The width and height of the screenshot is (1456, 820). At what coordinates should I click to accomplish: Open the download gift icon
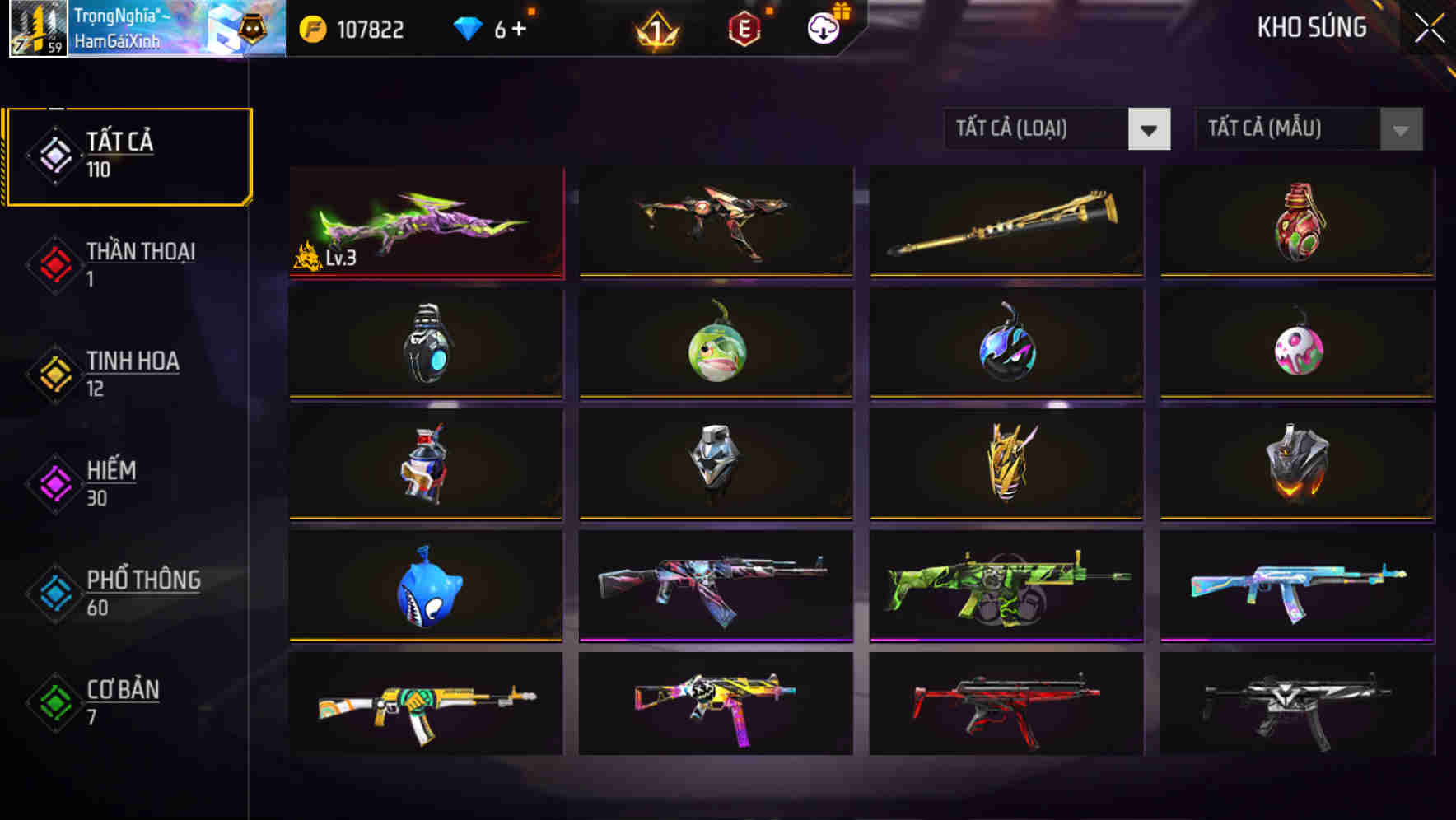pyautogui.click(x=820, y=29)
